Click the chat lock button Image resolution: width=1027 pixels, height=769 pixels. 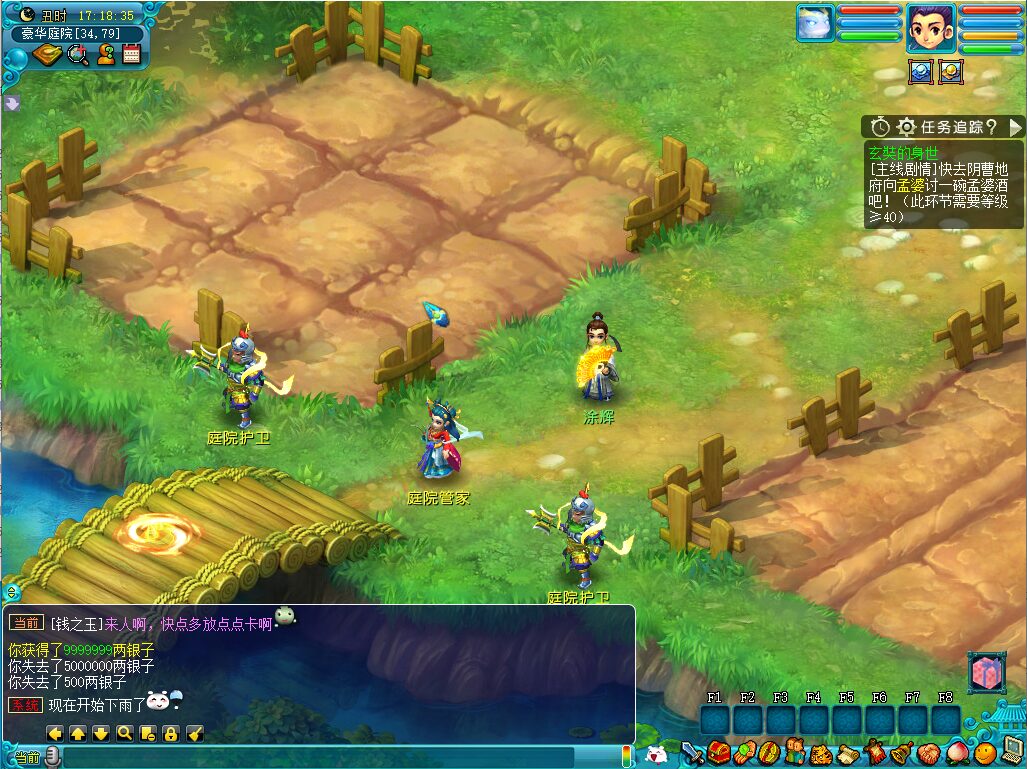click(171, 733)
